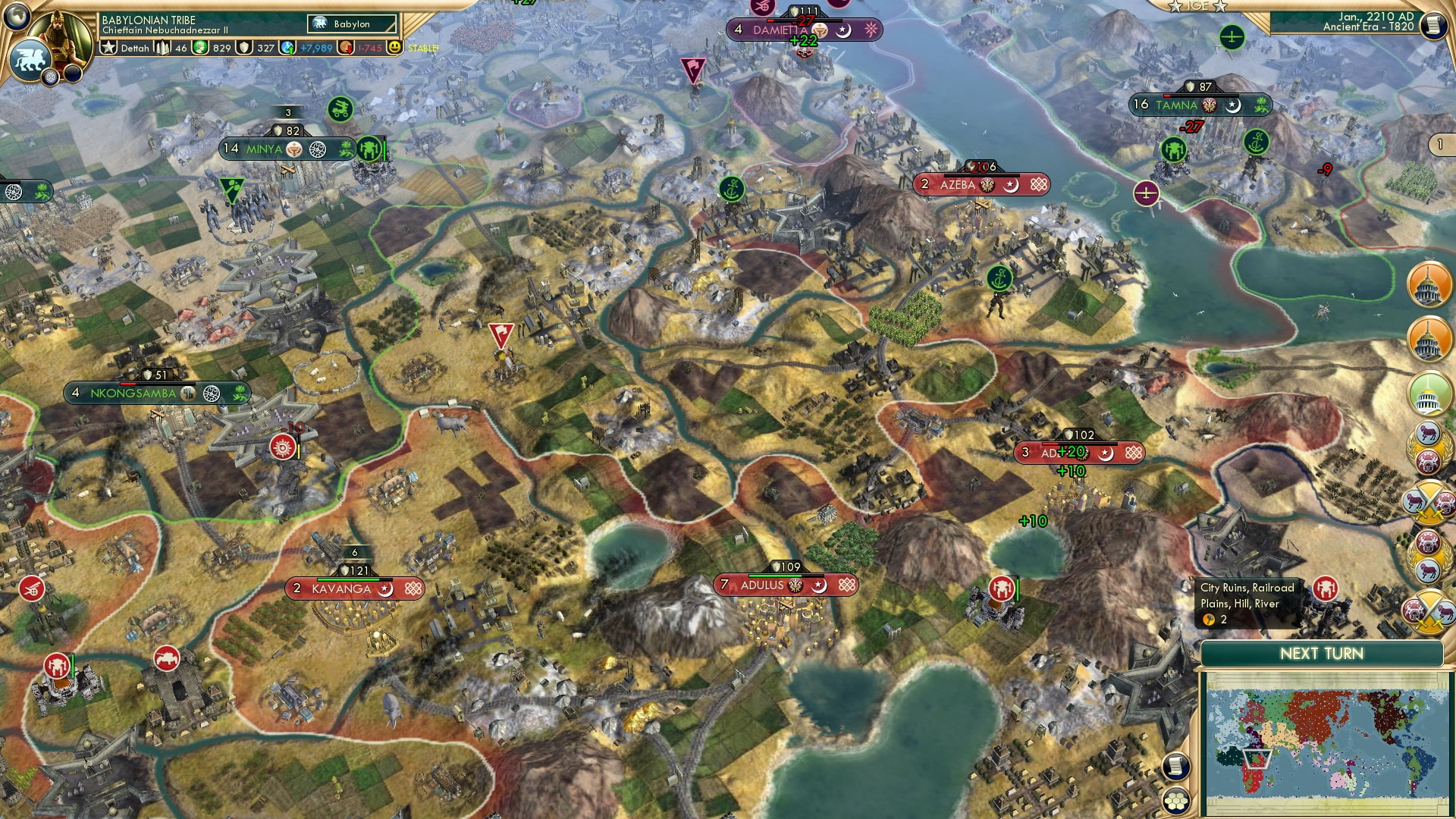Image resolution: width=1456 pixels, height=819 pixels.
Task: Click the orange capitol notification on right edge
Action: coord(1428,287)
